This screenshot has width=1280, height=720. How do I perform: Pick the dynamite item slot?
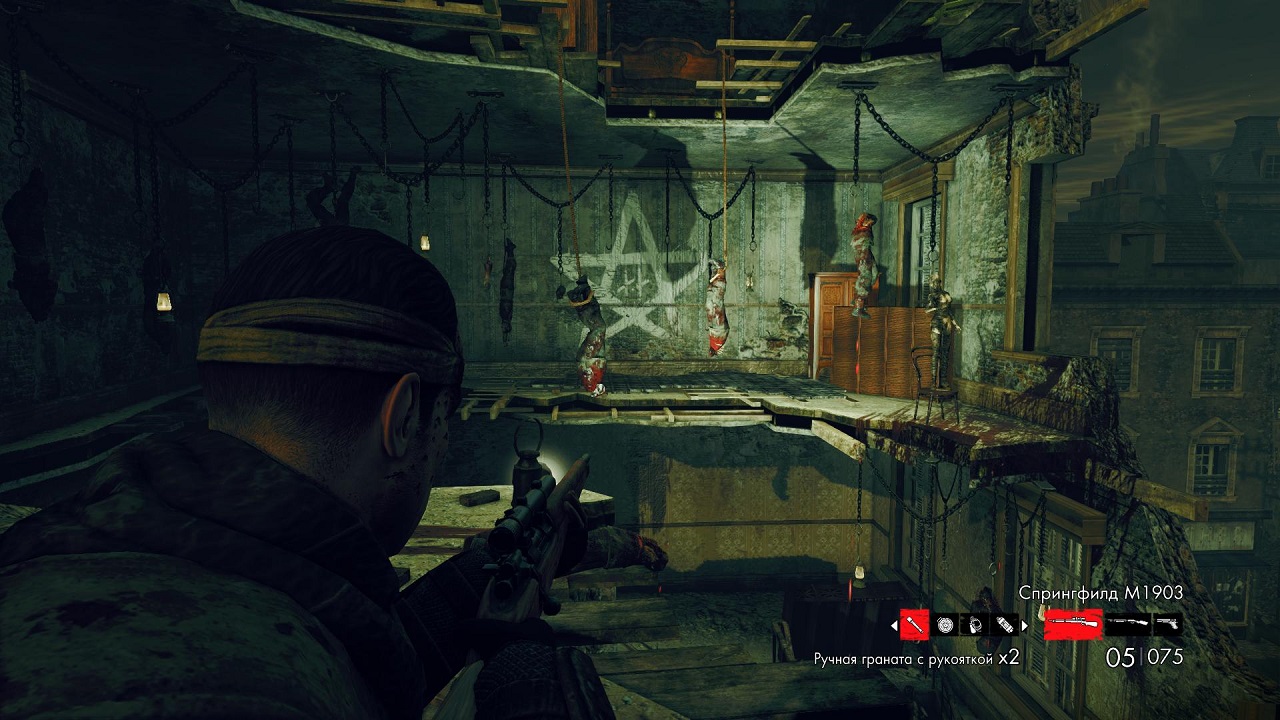pos(1004,625)
